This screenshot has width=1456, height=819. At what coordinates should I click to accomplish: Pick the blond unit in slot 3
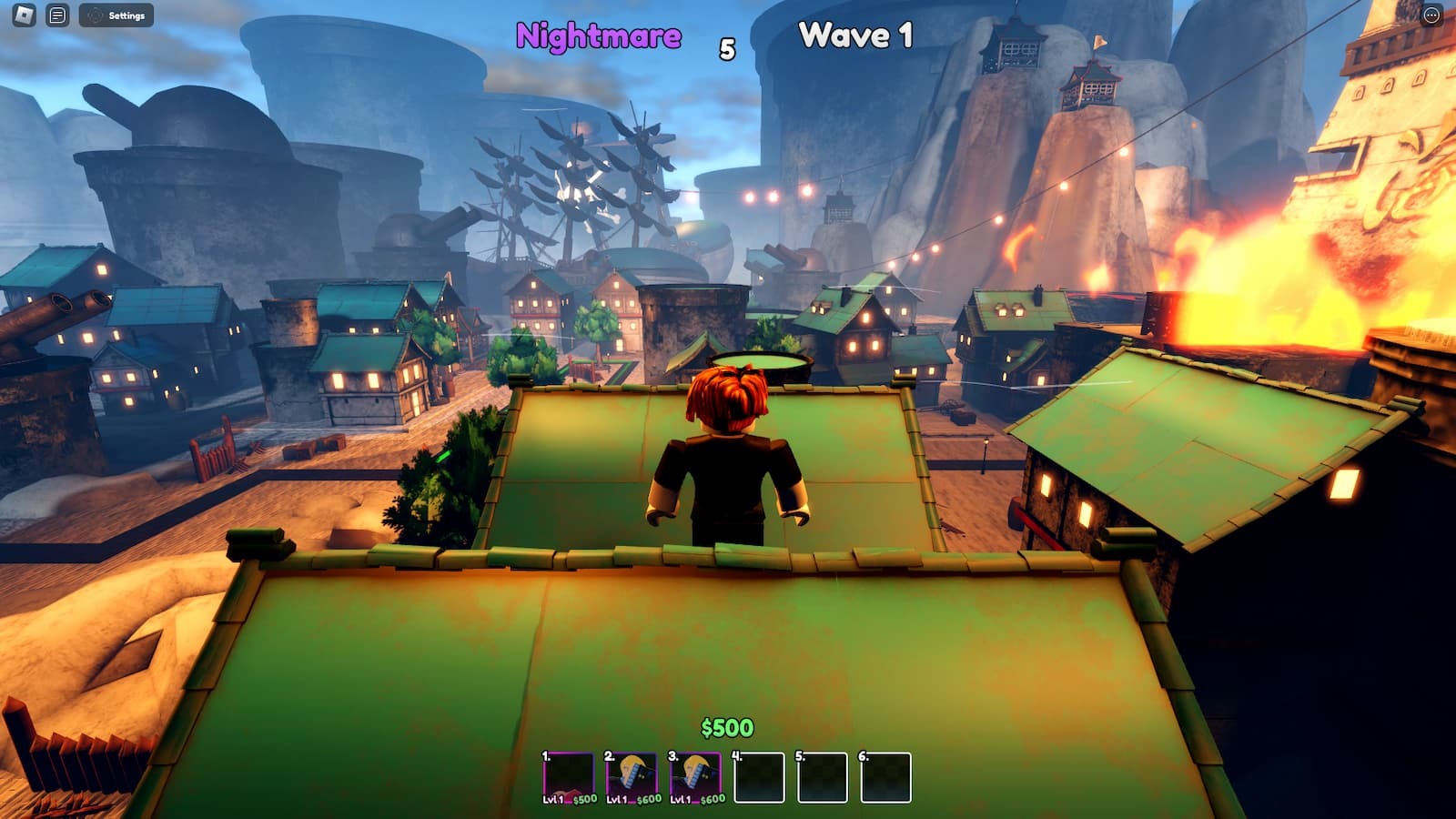(x=695, y=776)
